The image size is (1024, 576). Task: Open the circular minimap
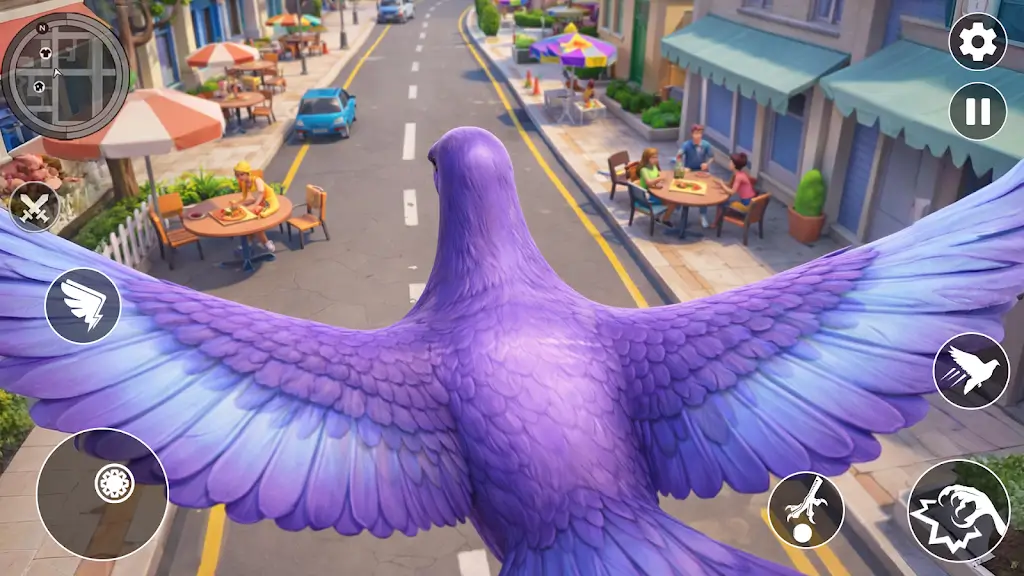65,73
